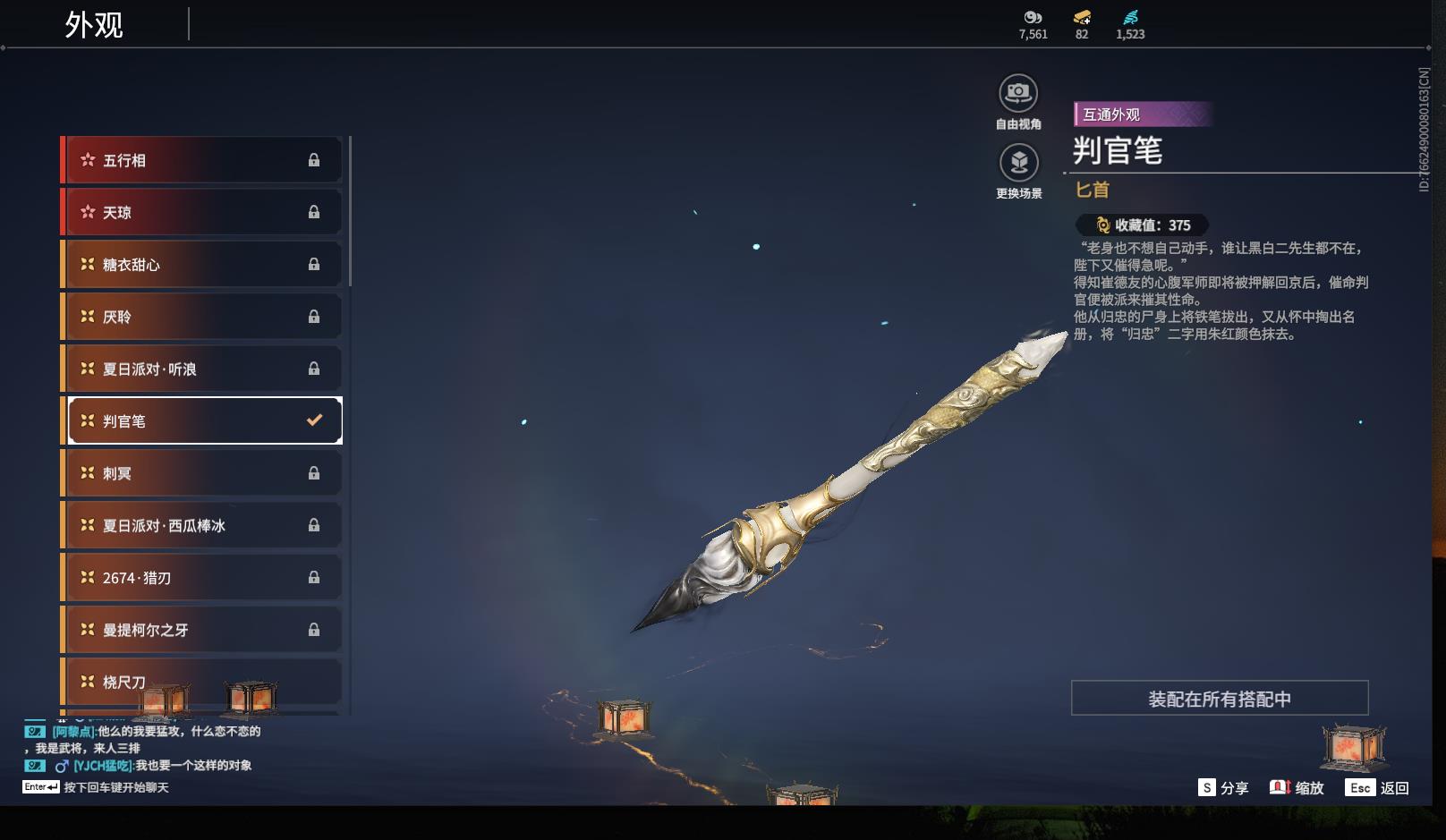This screenshot has width=1446, height=840.
Task: Select the equipped 判官笔 entry
Action: [x=204, y=420]
